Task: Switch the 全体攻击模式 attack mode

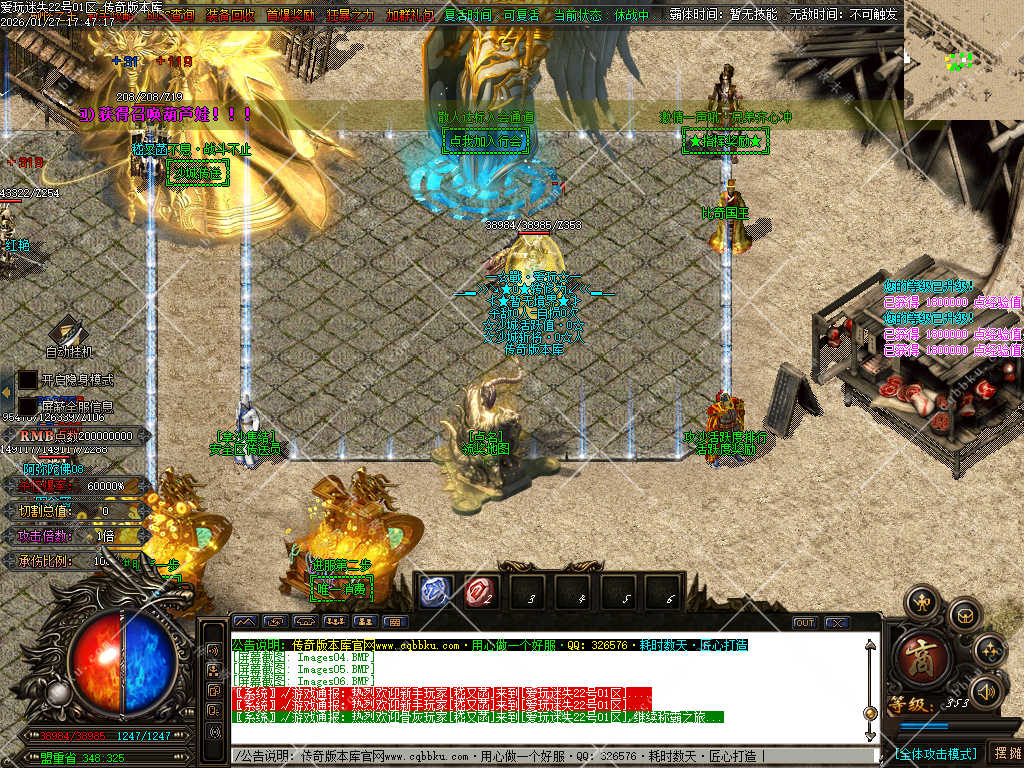Action: (x=935, y=753)
